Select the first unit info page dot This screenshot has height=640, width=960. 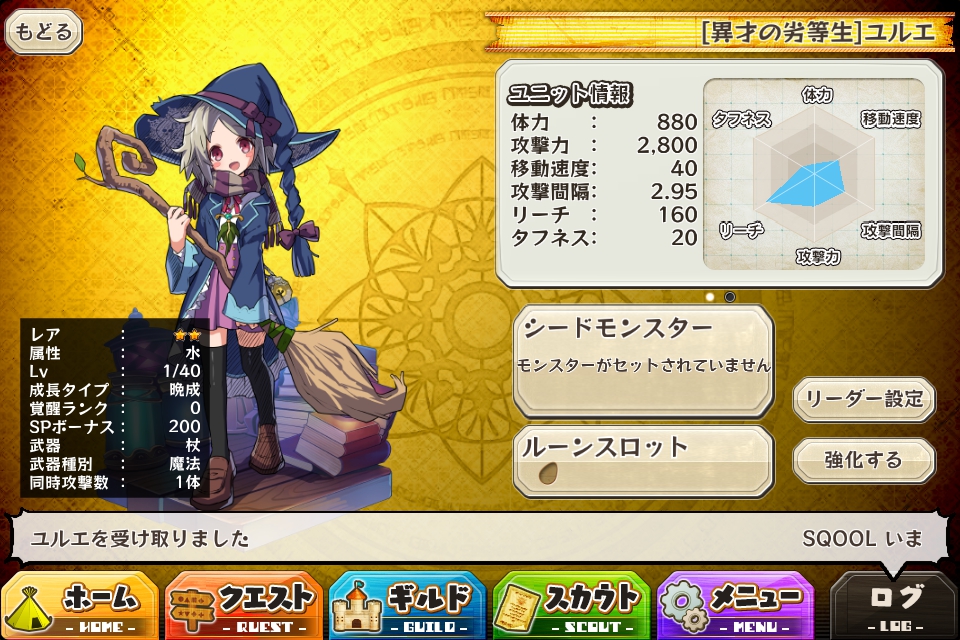click(x=710, y=297)
